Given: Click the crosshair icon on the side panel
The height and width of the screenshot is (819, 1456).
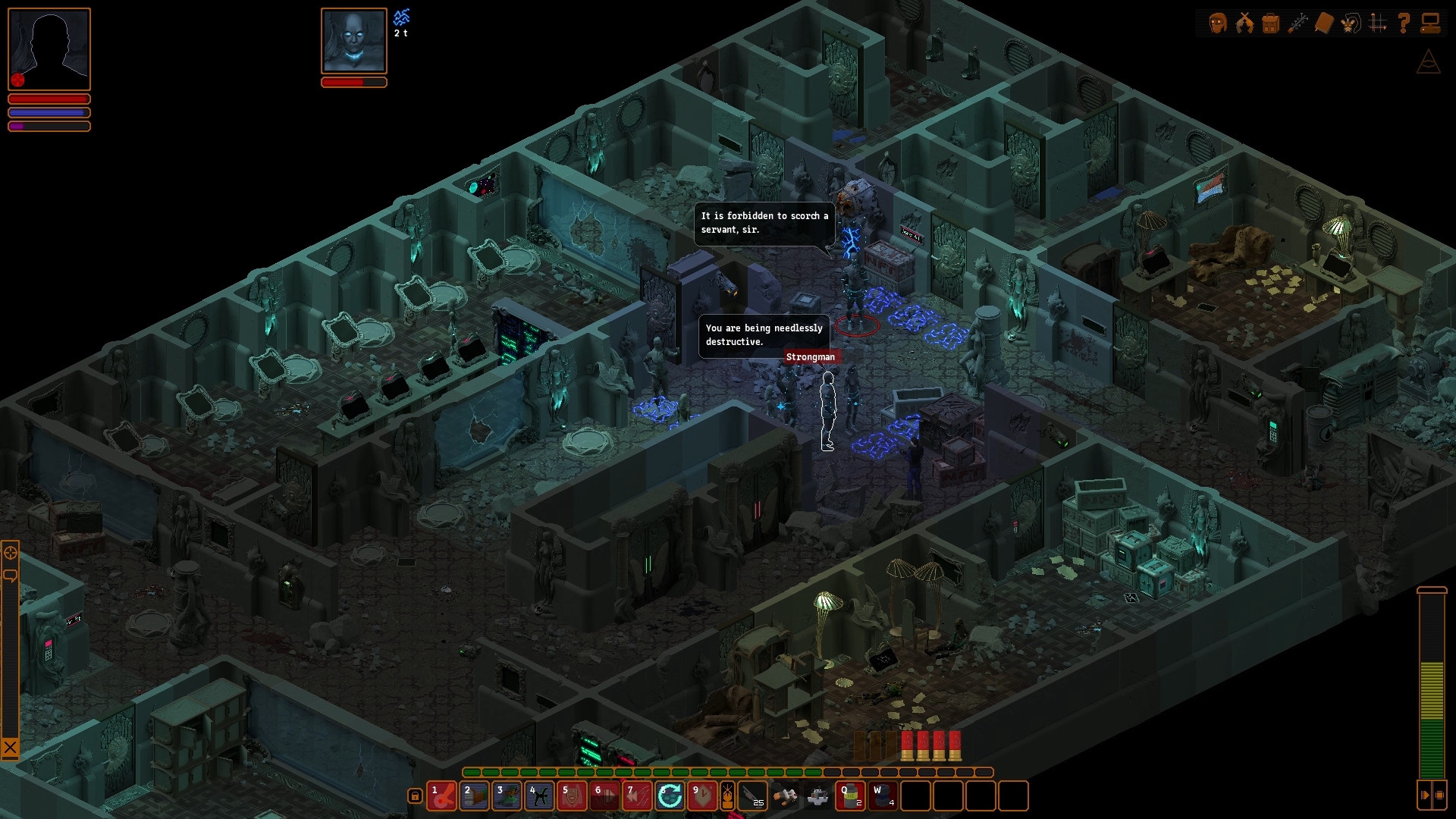Looking at the screenshot, I should [x=11, y=553].
